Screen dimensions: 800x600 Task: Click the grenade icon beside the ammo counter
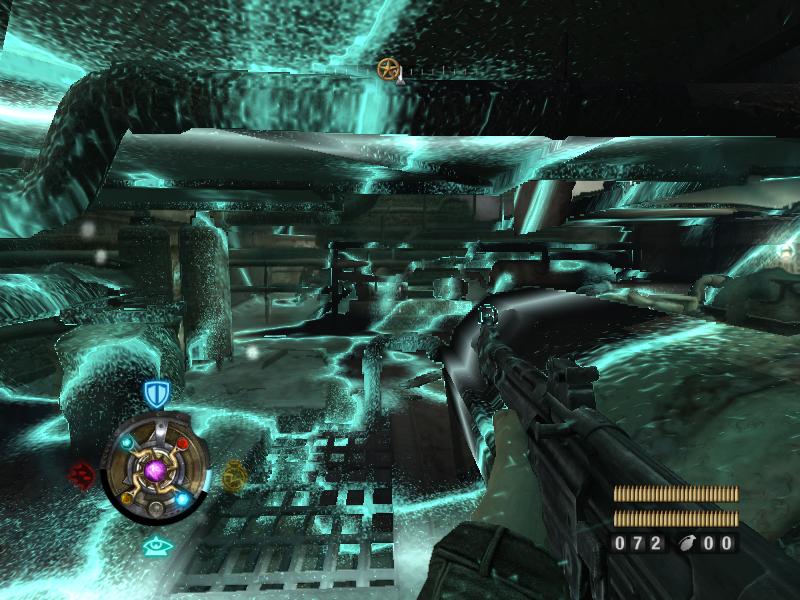683,543
